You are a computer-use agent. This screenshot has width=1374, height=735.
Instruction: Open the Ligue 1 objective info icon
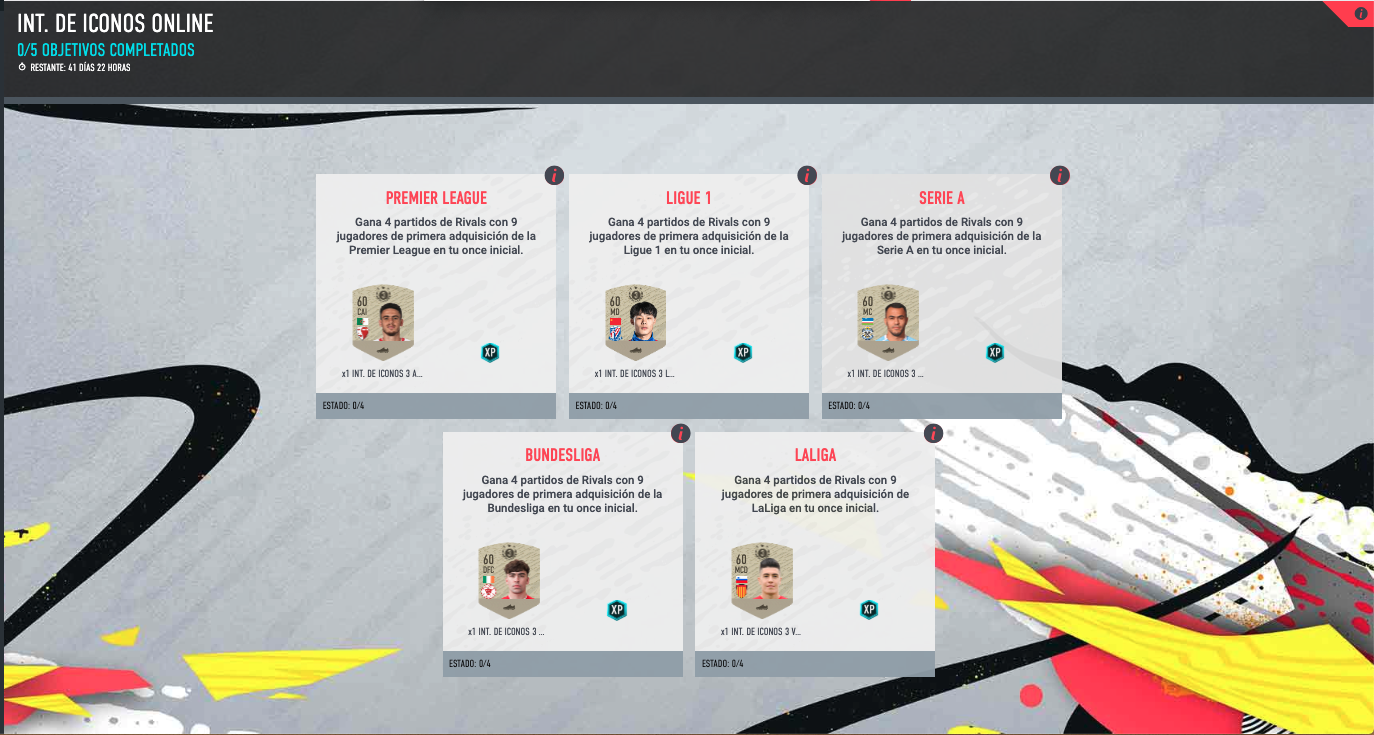point(807,175)
